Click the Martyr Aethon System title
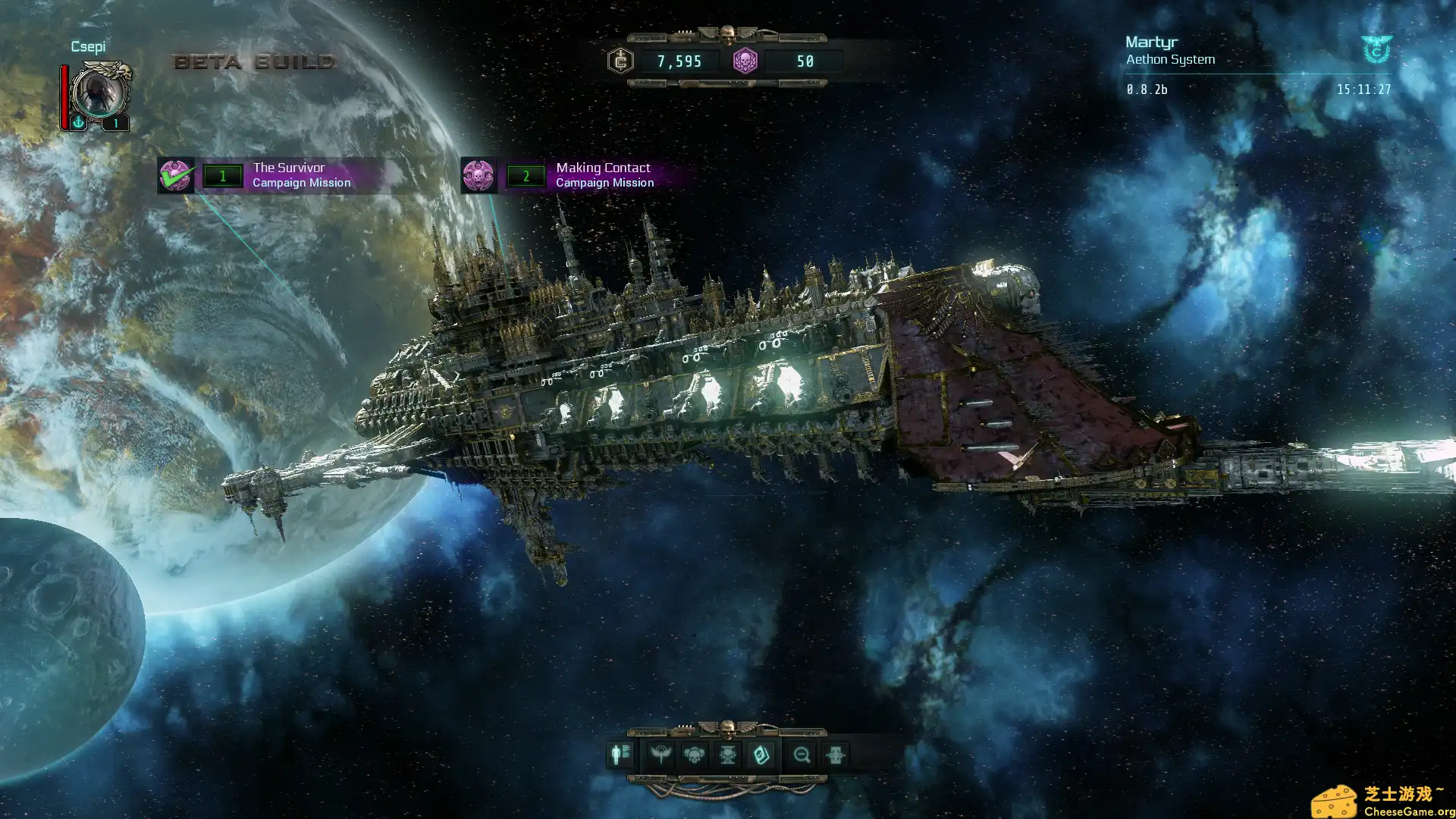 pos(1170,50)
